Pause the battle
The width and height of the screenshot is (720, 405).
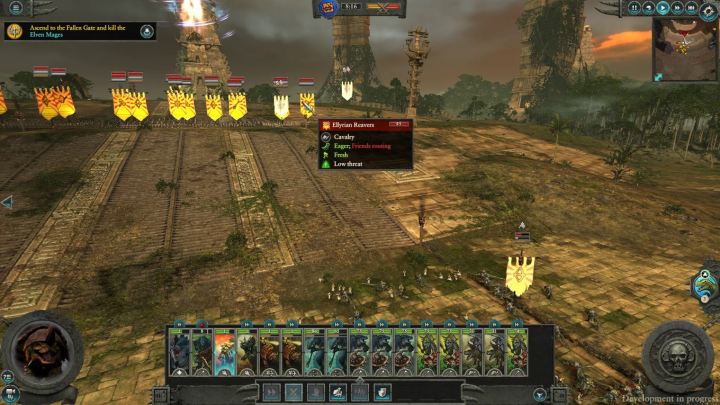(x=634, y=7)
